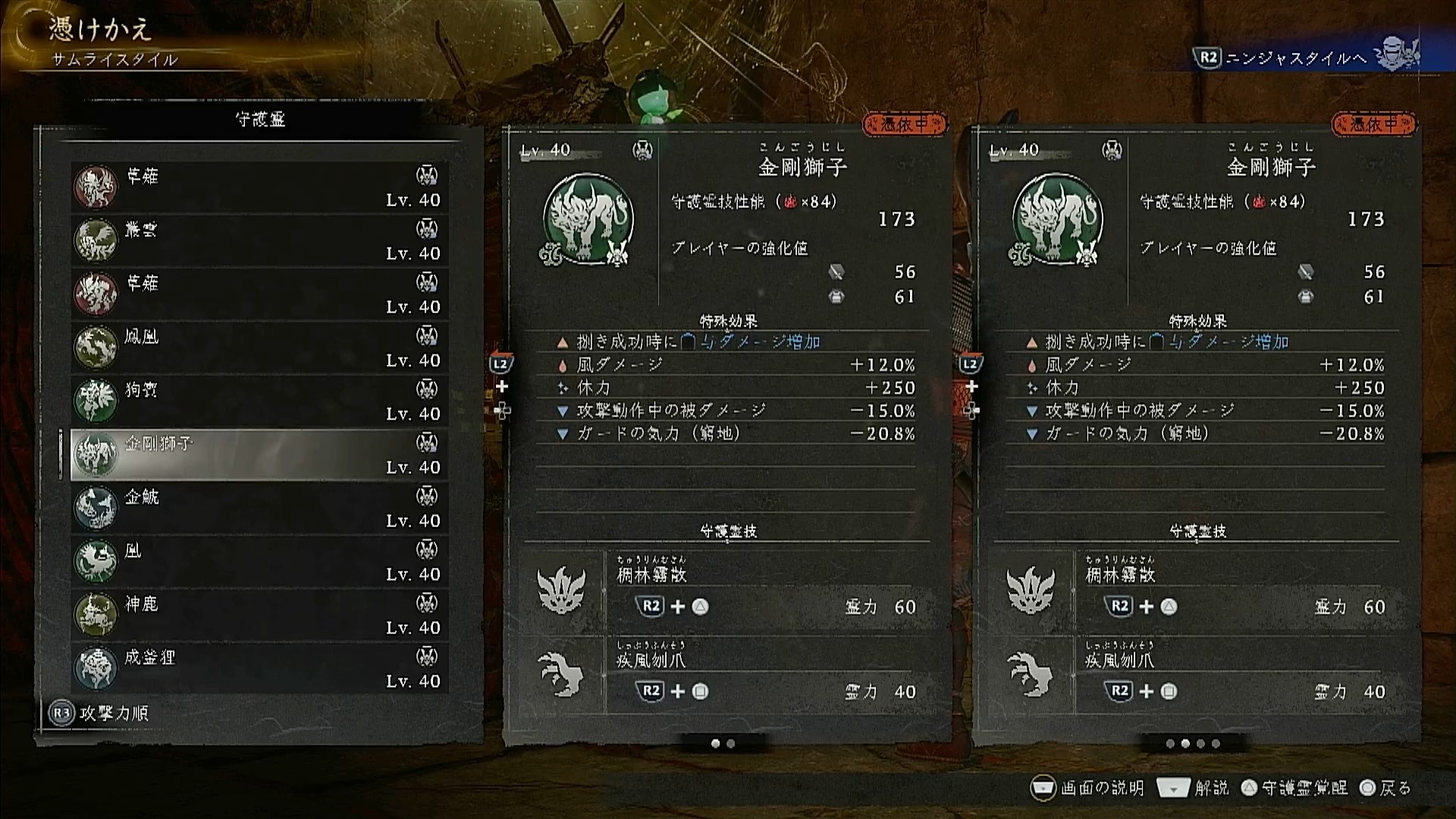Select the 神鹿 guardian spirit row

[x=259, y=615]
